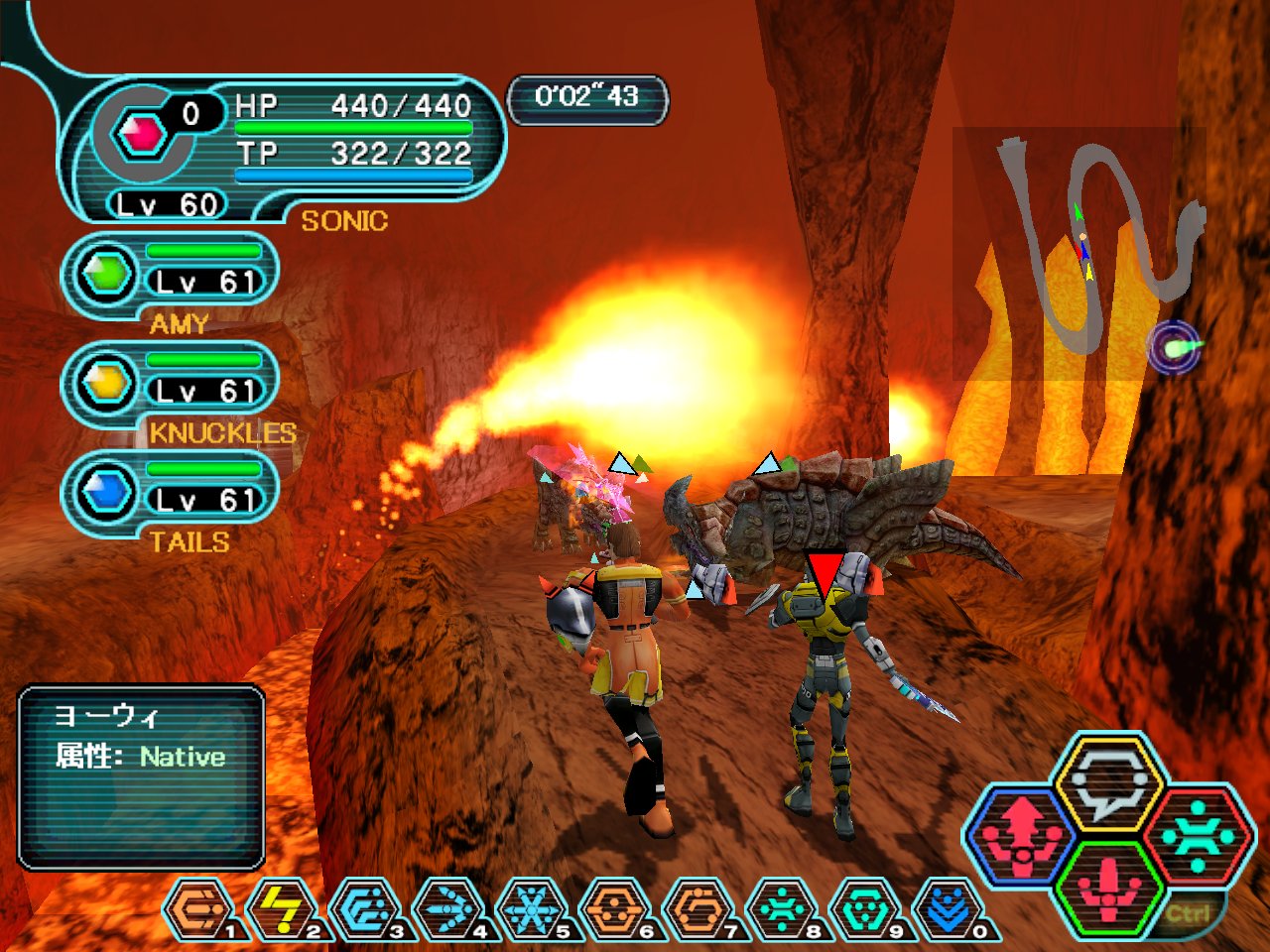The height and width of the screenshot is (952, 1270).
Task: Open the speech bubble chat action
Action: (1108, 783)
